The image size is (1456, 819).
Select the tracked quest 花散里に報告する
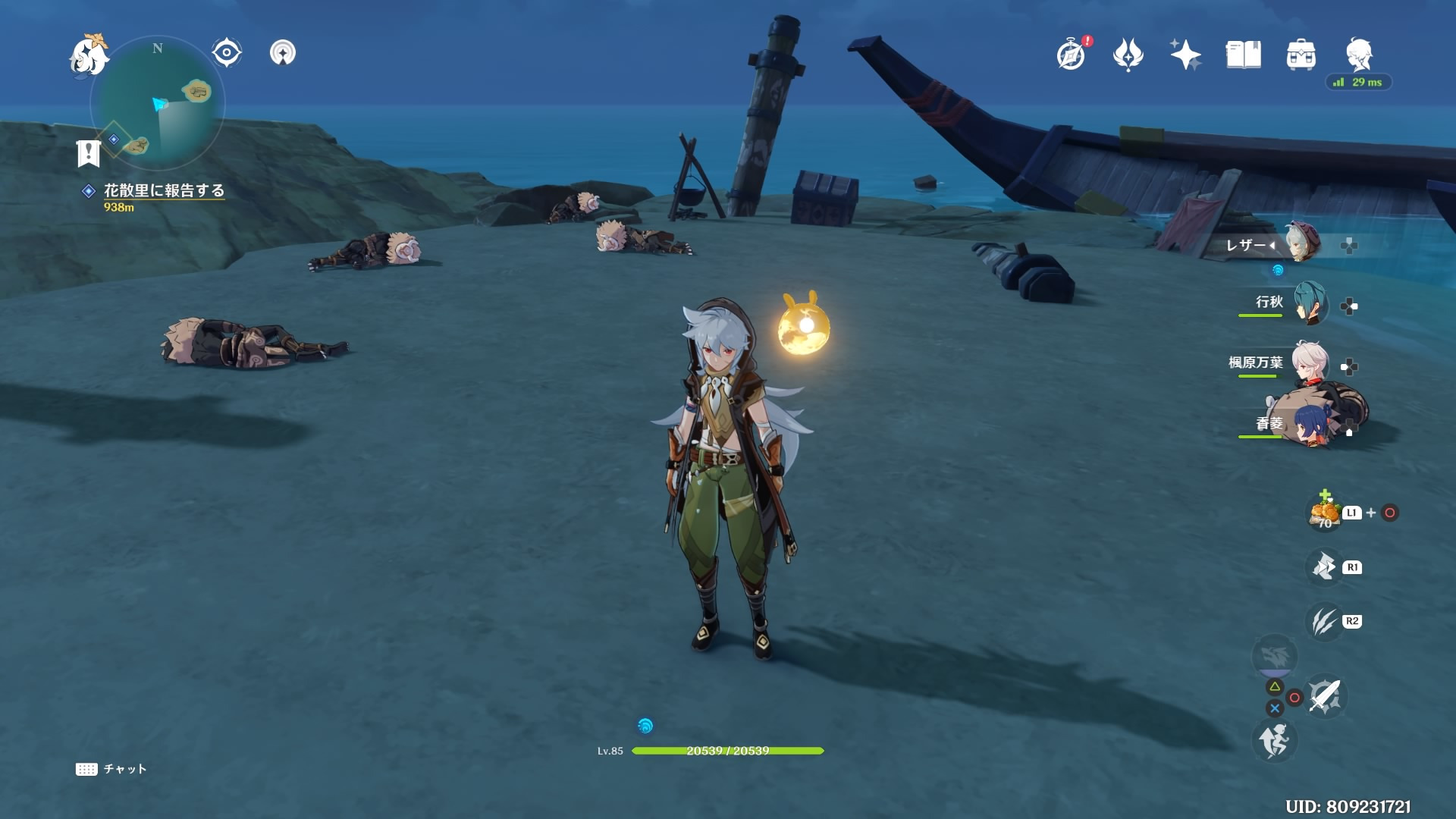click(x=164, y=191)
